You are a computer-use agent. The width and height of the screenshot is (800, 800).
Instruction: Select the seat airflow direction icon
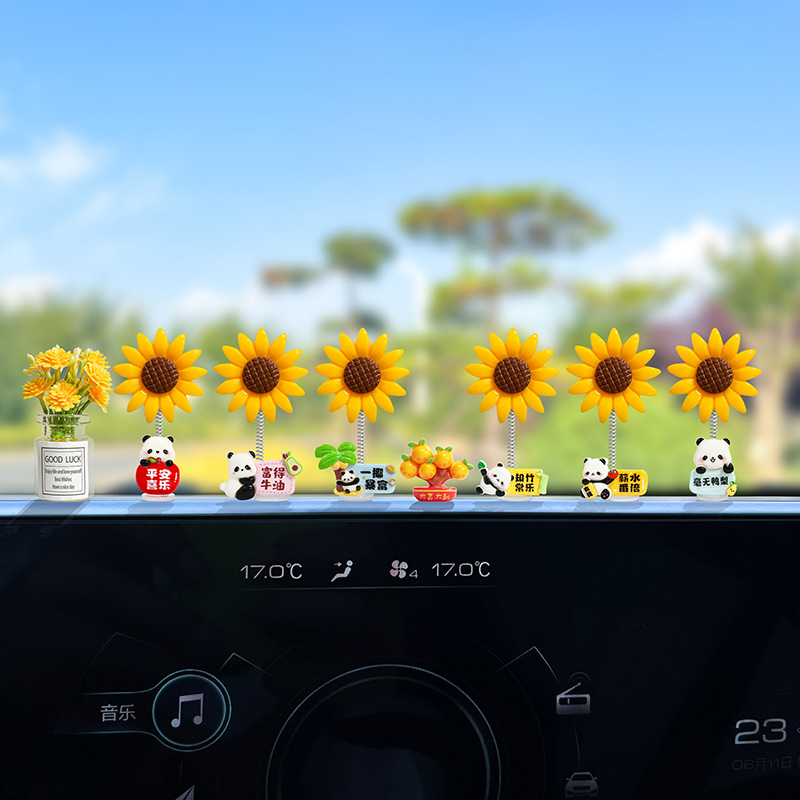(x=342, y=571)
